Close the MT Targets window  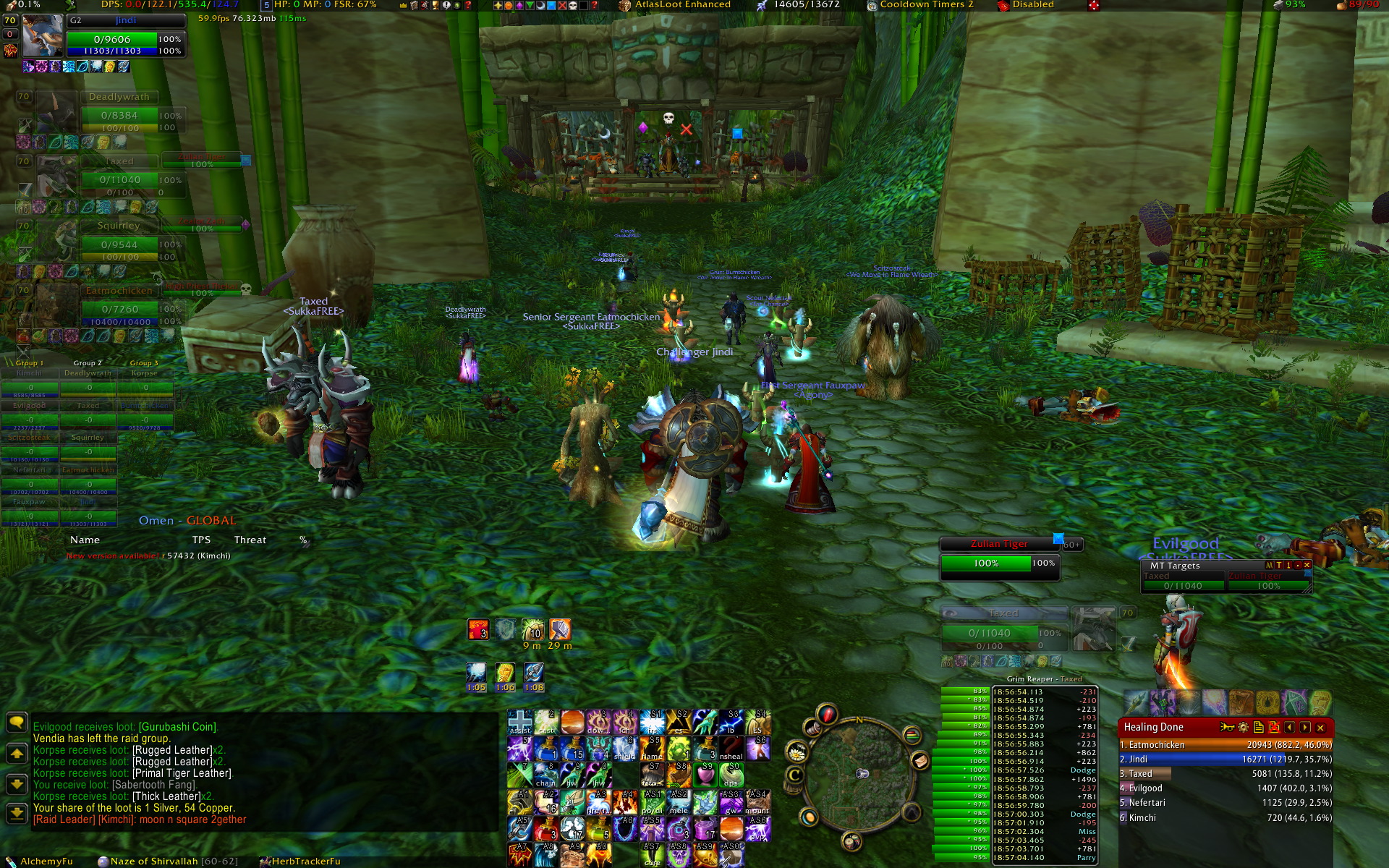(x=1307, y=565)
